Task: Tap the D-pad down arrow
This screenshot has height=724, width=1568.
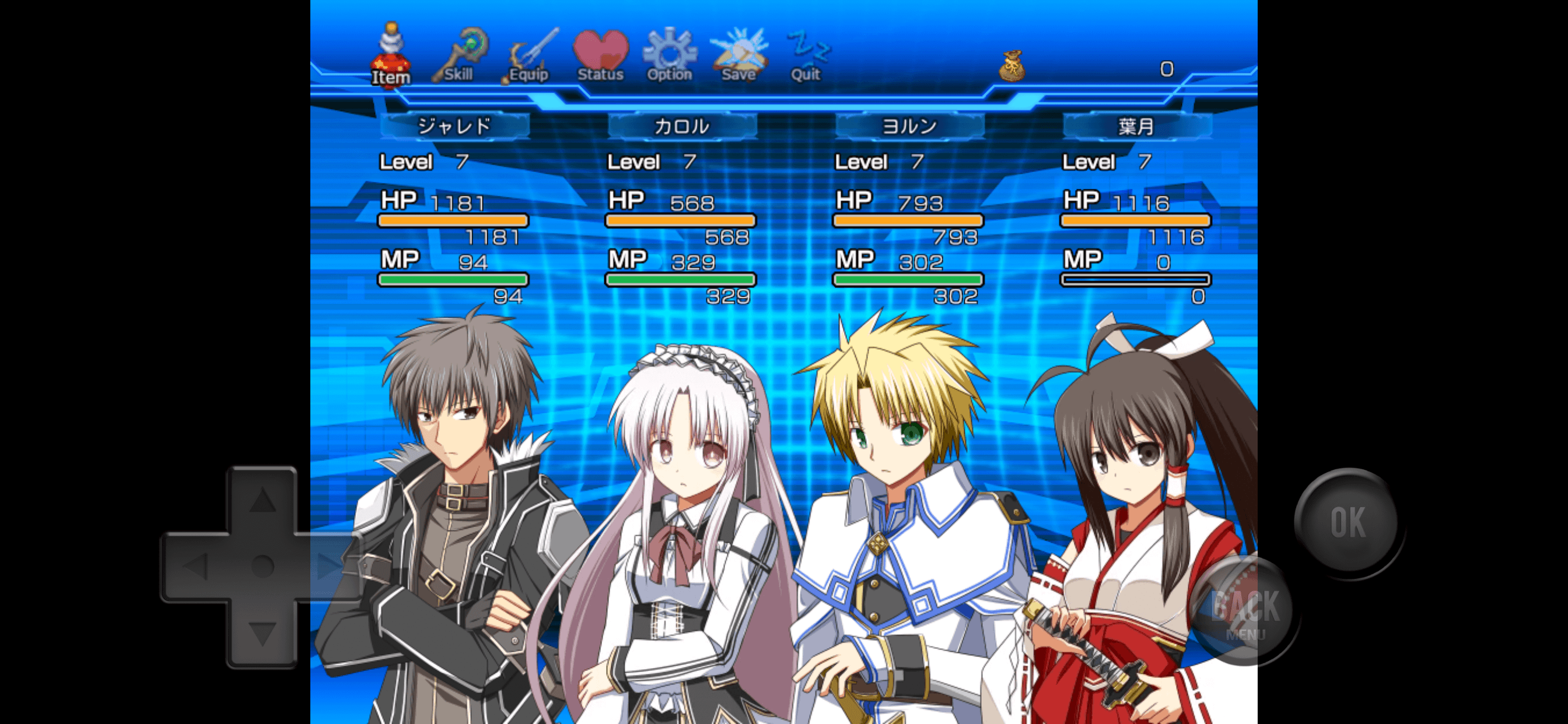Action: 262,632
